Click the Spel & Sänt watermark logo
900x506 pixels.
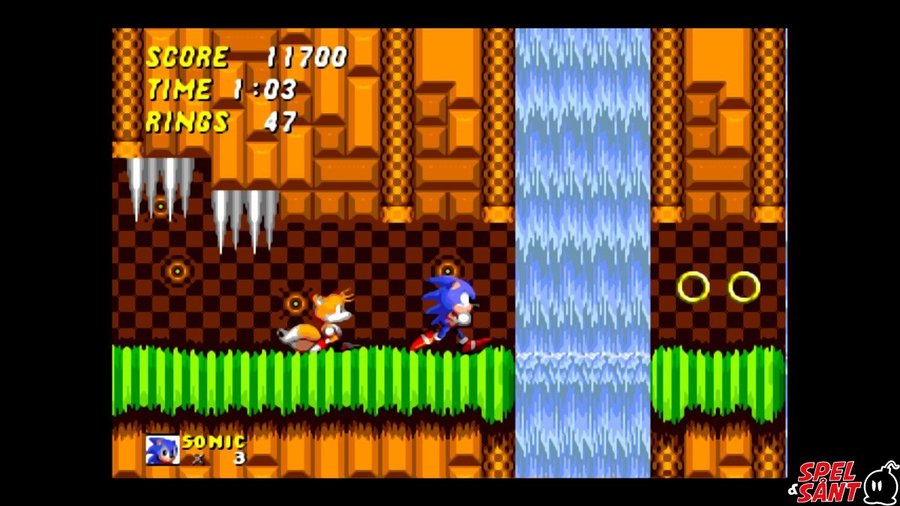pyautogui.click(x=846, y=482)
